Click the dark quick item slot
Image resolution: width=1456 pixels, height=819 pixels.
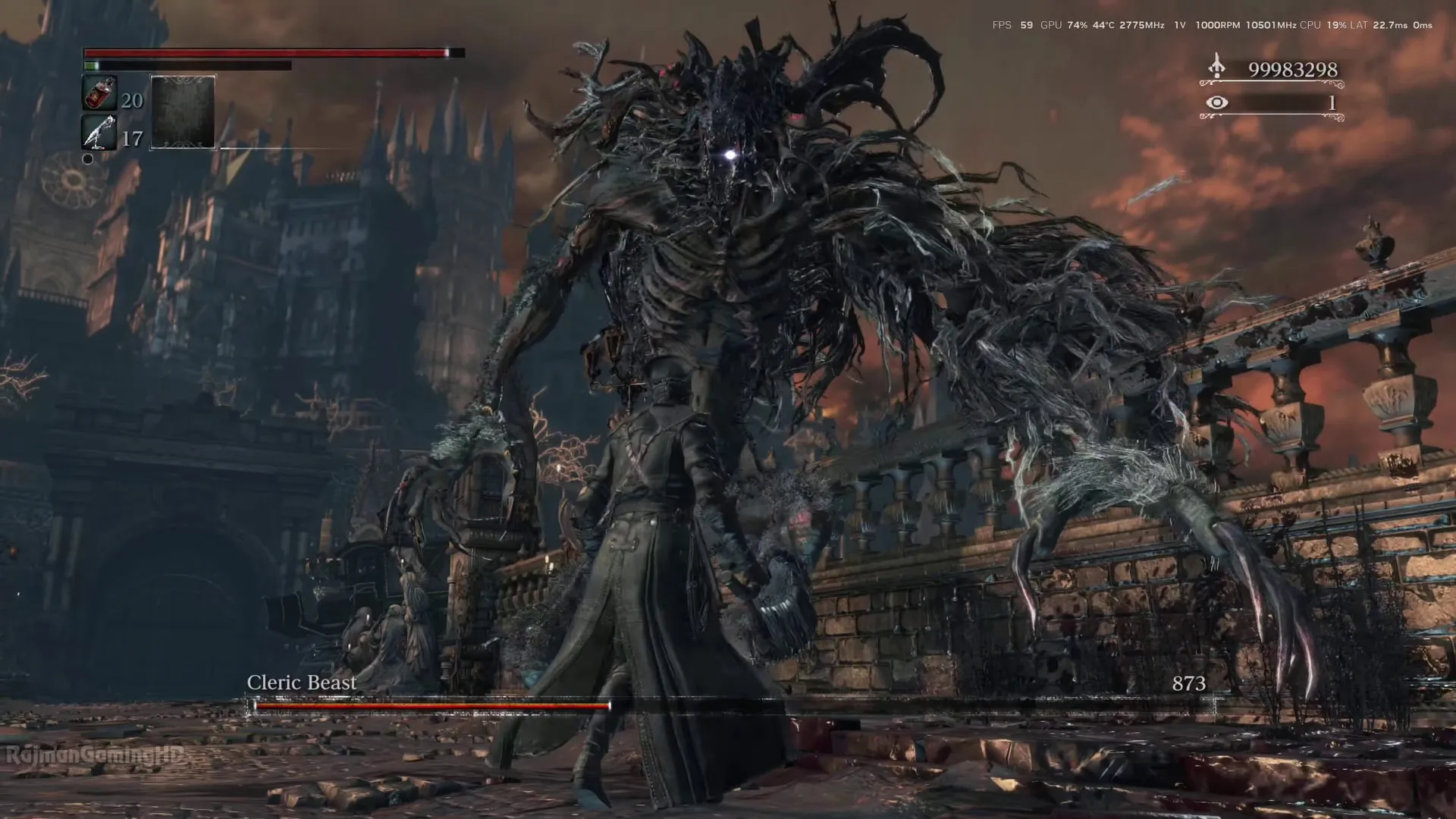pos(183,112)
